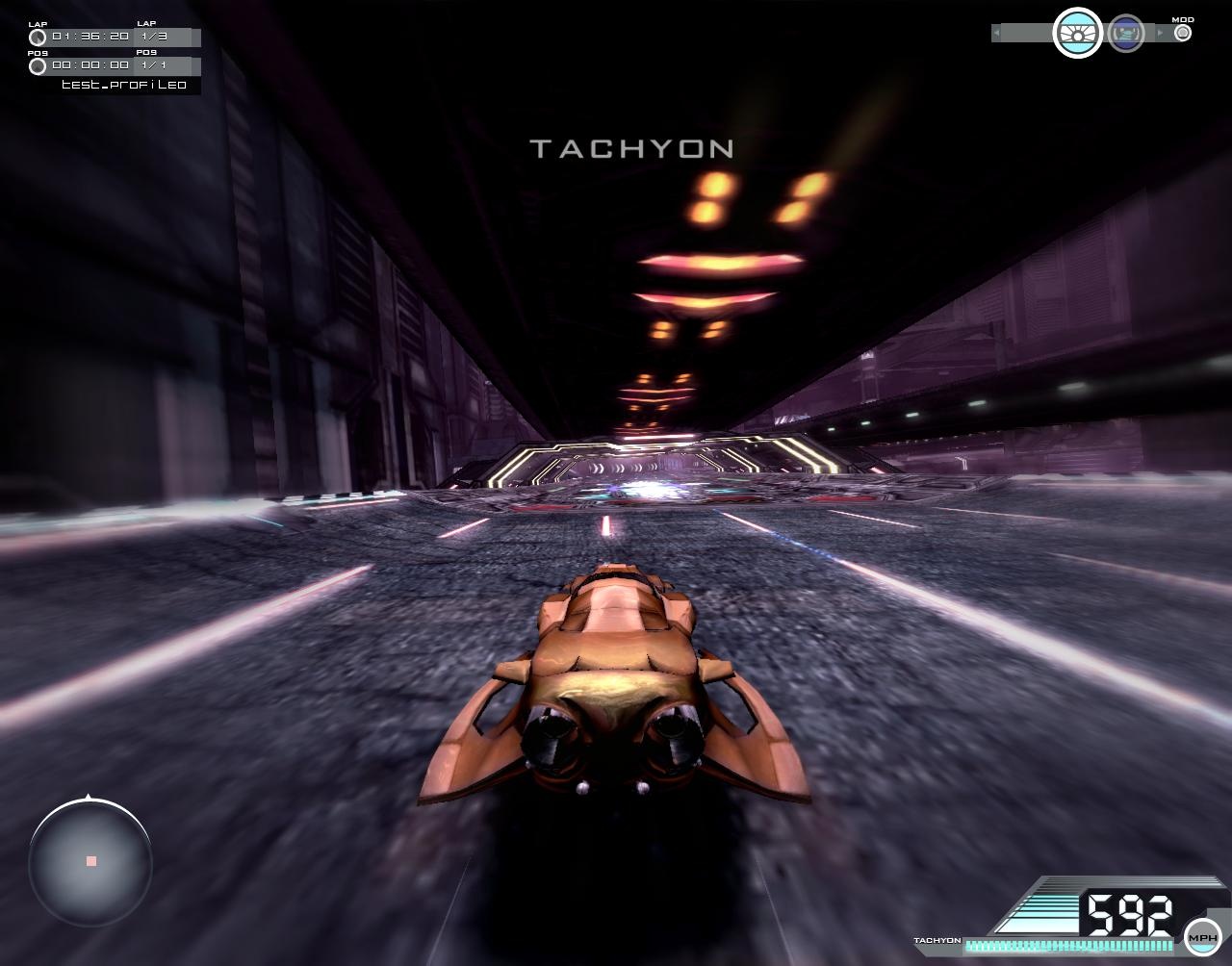The height and width of the screenshot is (966, 1232).
Task: Select the blue secondary mod icon
Action: 1124,30
